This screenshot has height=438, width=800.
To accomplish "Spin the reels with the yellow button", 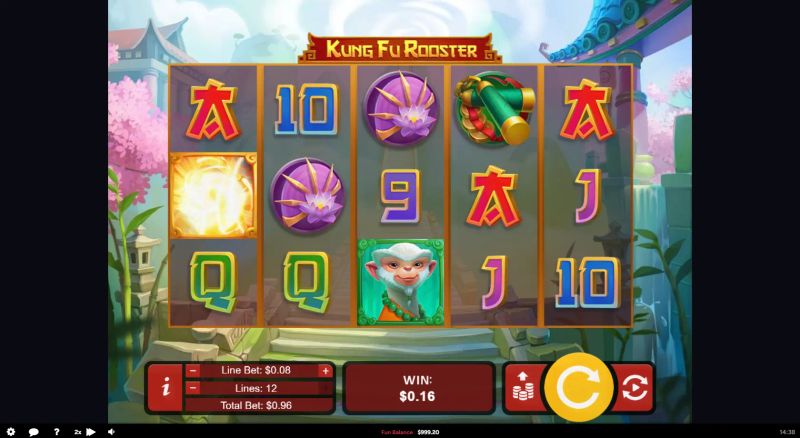I will point(577,387).
